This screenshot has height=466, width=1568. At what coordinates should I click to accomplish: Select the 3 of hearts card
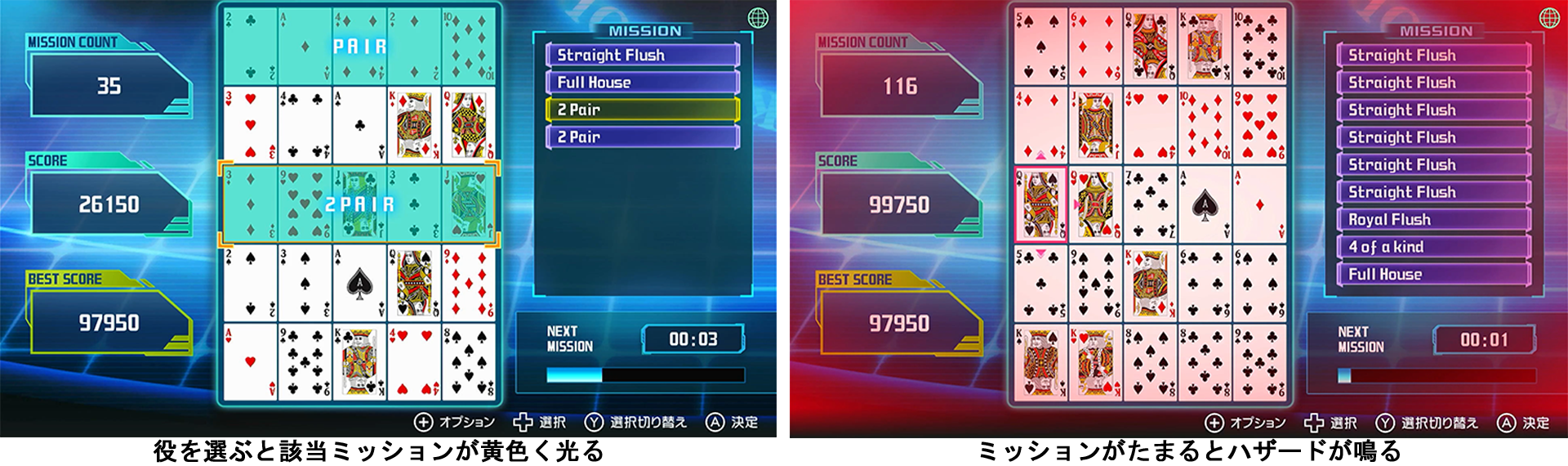pyautogui.click(x=250, y=124)
